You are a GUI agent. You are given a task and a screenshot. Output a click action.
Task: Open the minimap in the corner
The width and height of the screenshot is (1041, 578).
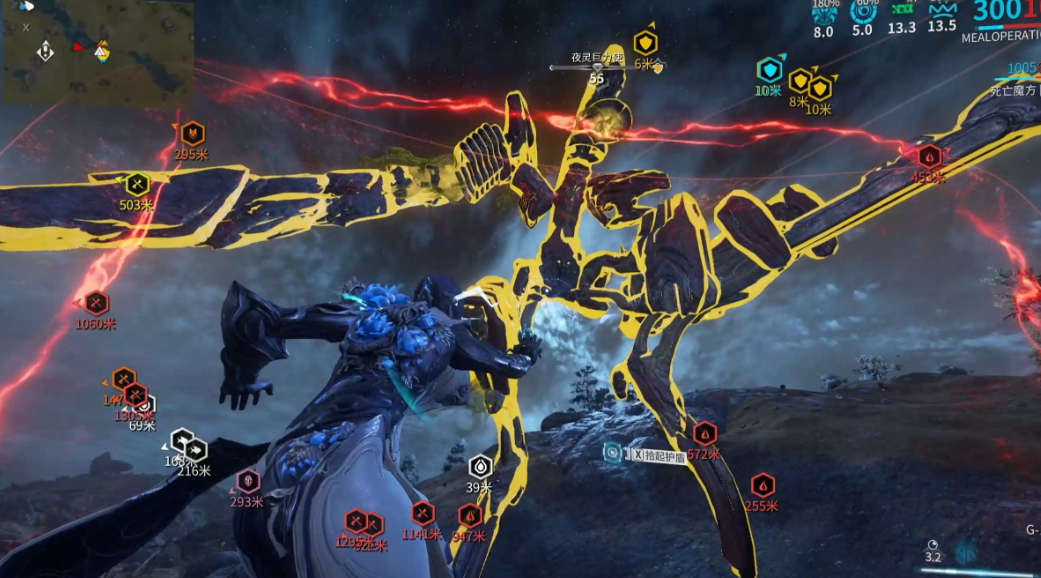[x=97, y=52]
